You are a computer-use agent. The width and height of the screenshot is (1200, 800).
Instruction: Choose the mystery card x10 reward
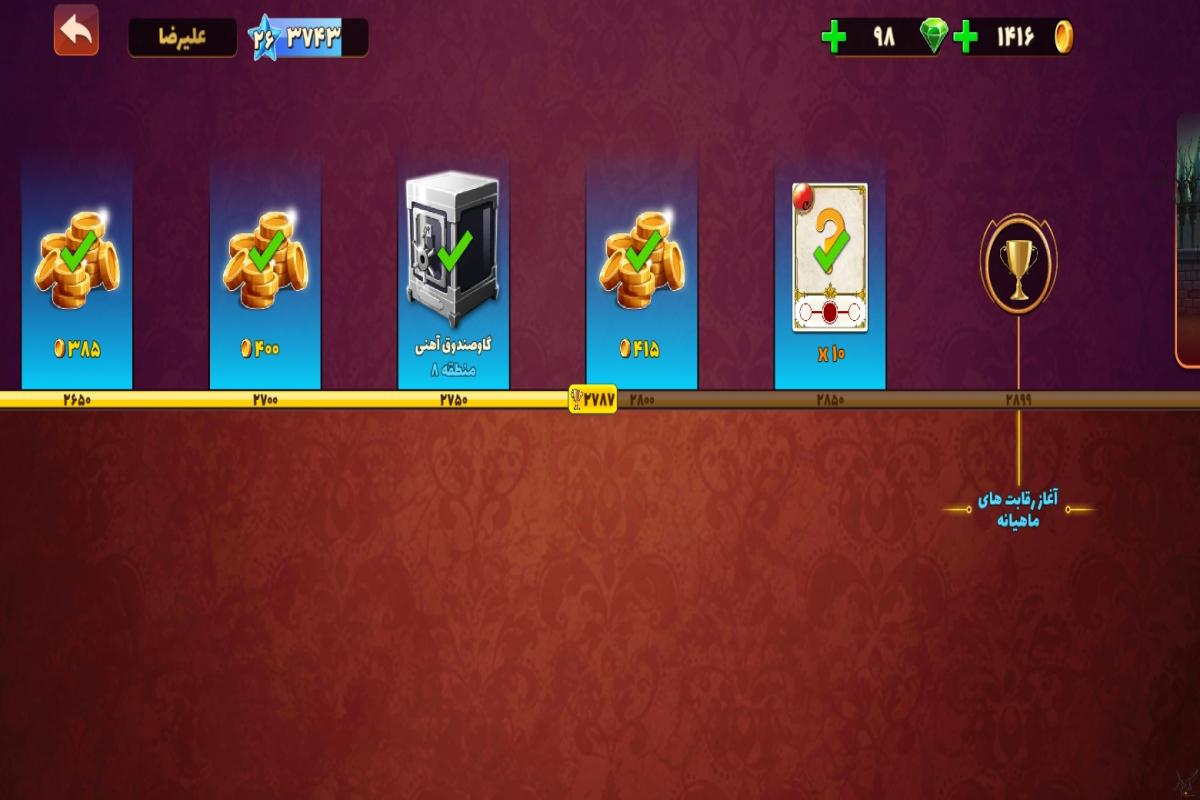pos(830,272)
